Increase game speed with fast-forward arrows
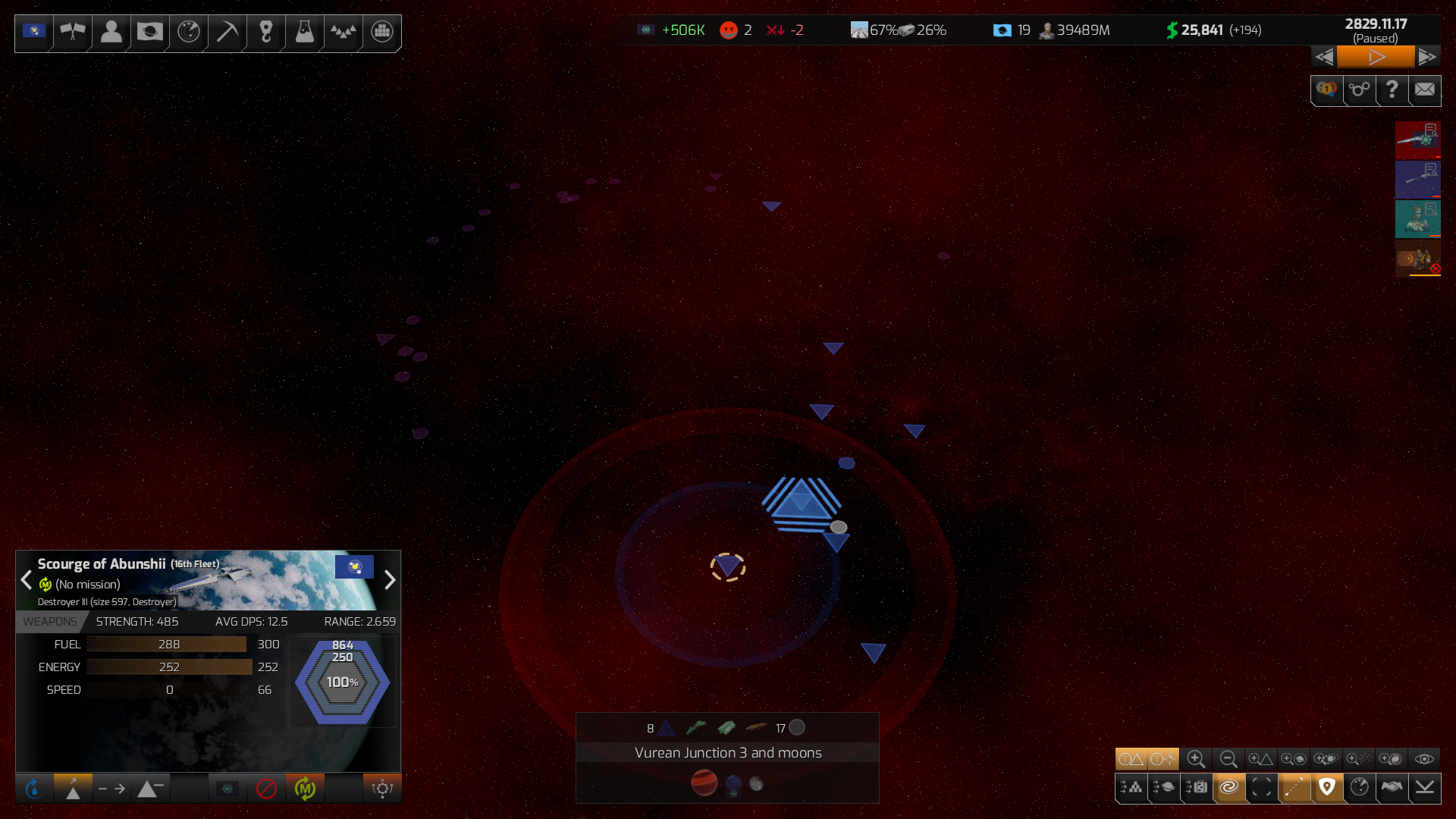 coord(1427,57)
